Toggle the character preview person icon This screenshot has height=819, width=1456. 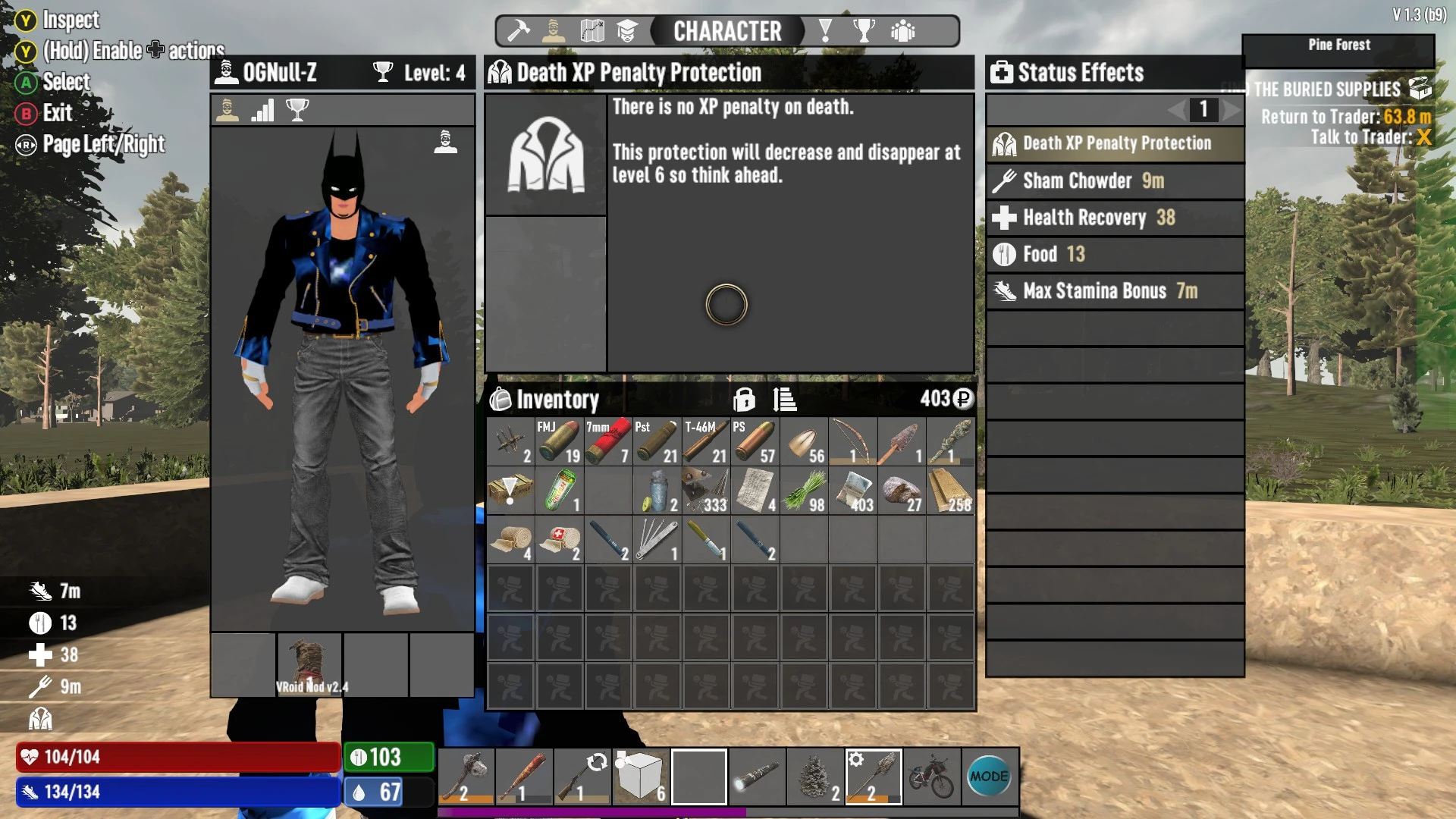point(445,143)
